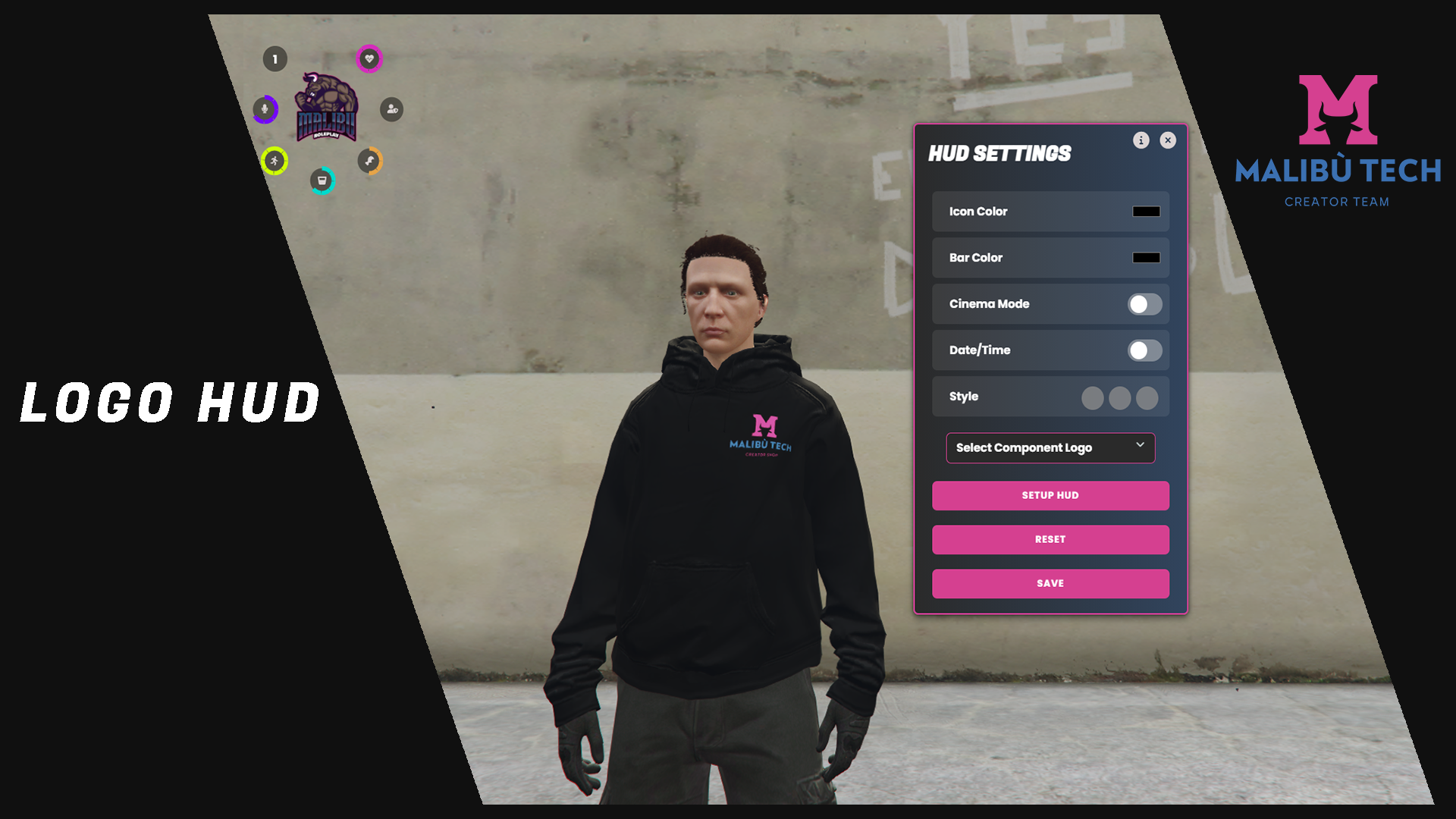Viewport: 1456px width, 819px height.
Task: Click the Malibu Roleplay bull logo
Action: coord(327,108)
